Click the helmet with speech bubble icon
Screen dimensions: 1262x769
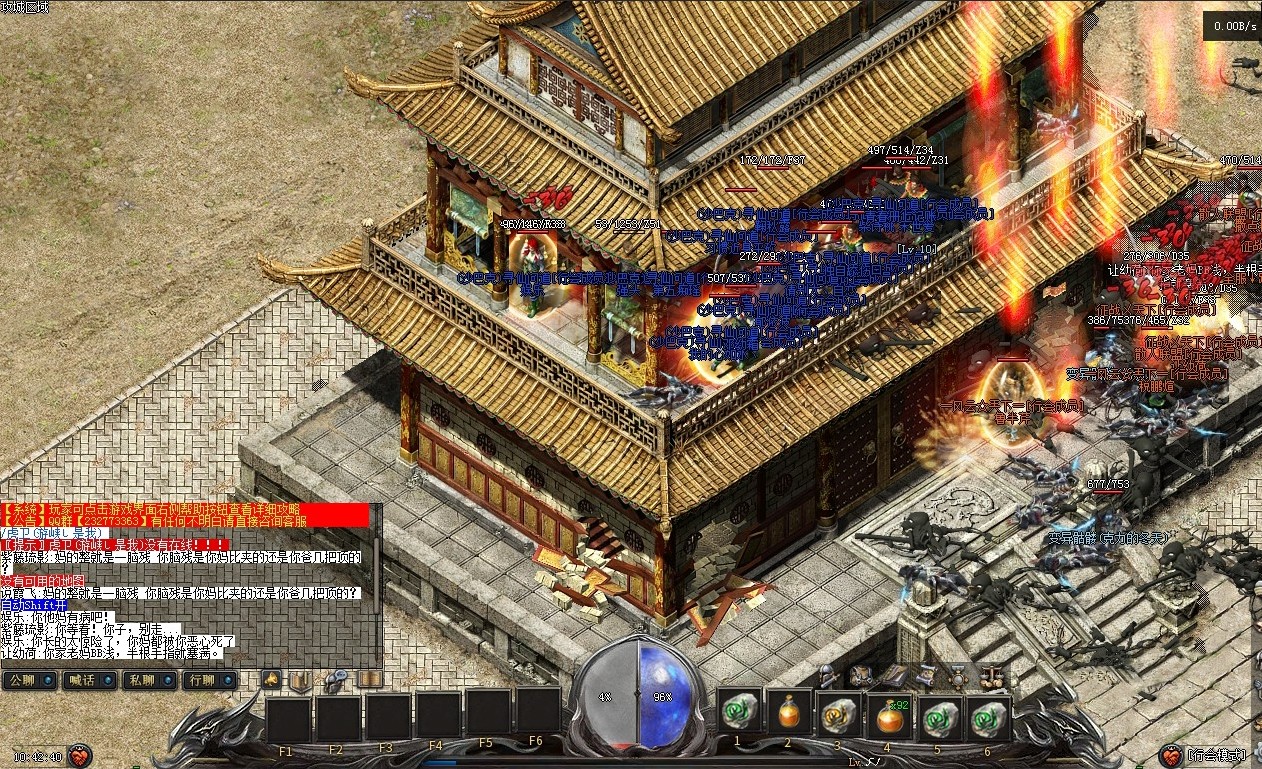(335, 680)
